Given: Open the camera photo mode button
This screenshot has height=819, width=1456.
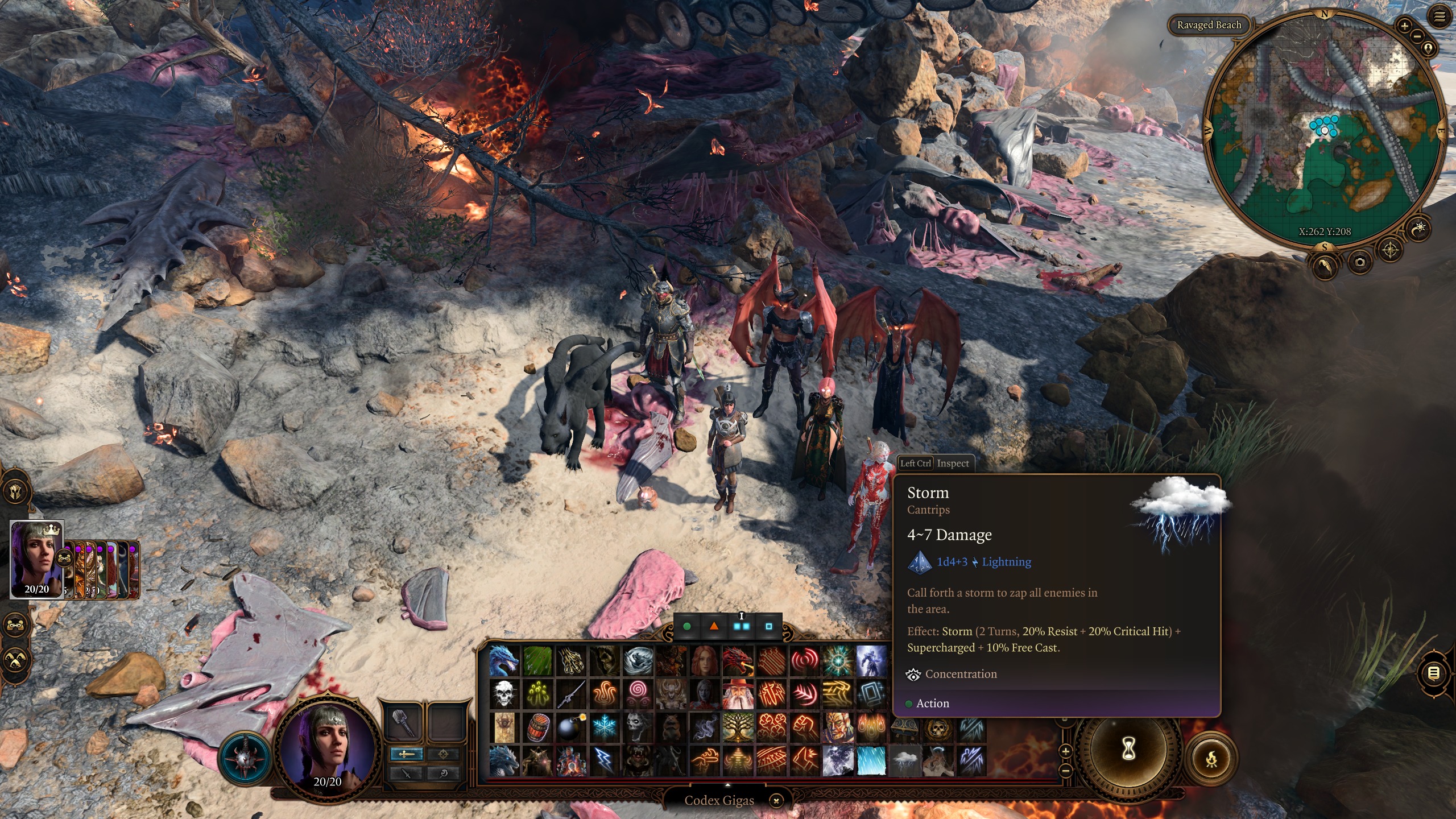Looking at the screenshot, I should coord(1359,262).
